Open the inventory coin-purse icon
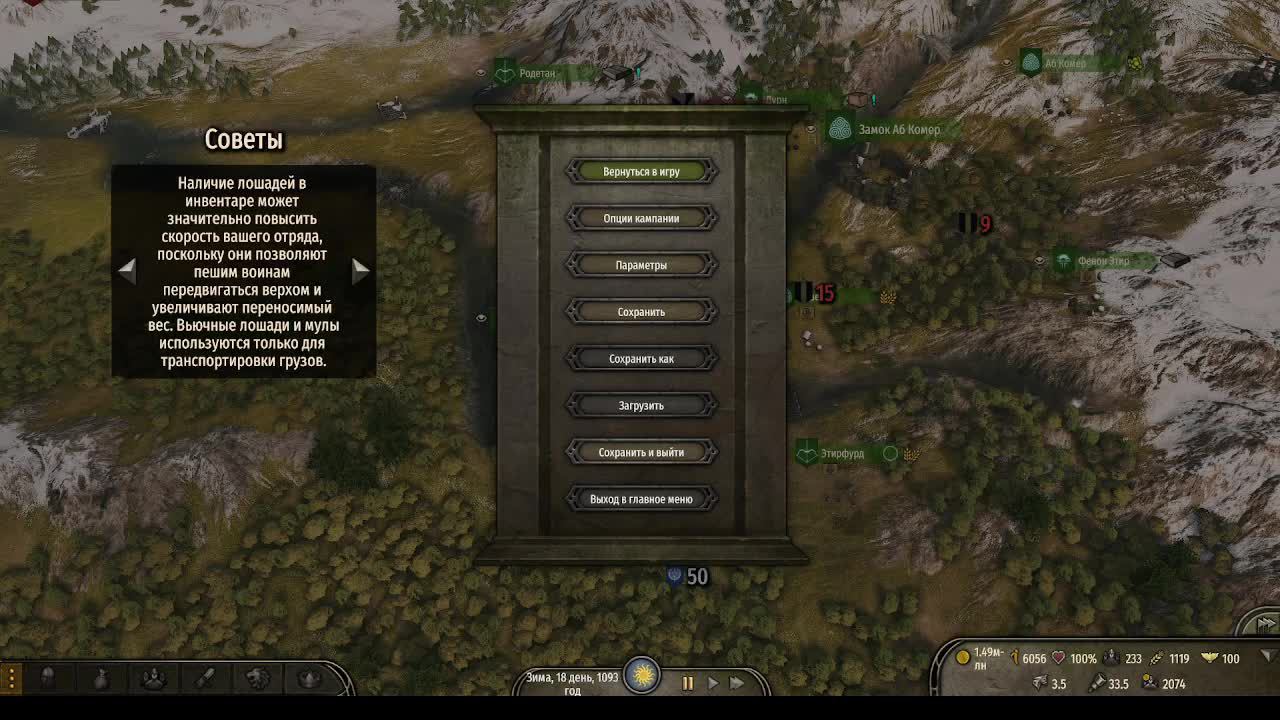1280x720 pixels. (x=100, y=677)
